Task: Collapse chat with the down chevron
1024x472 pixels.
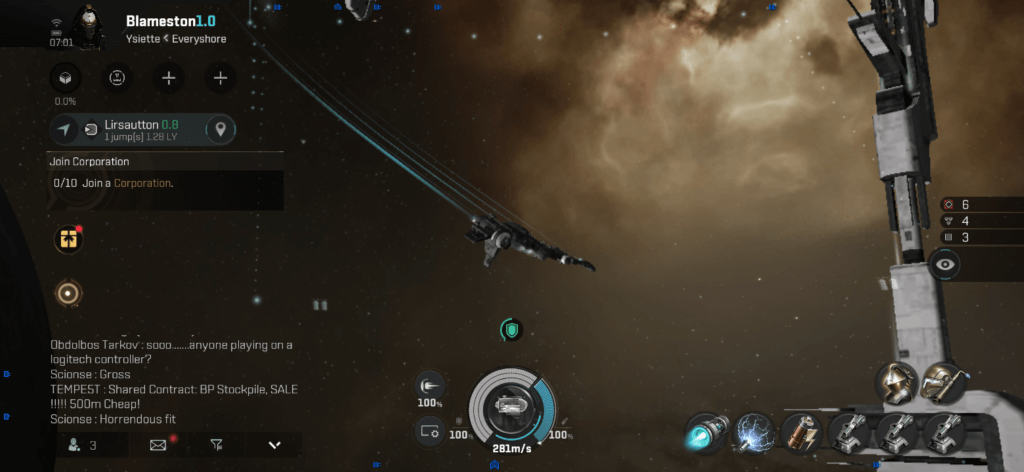Action: (274, 445)
